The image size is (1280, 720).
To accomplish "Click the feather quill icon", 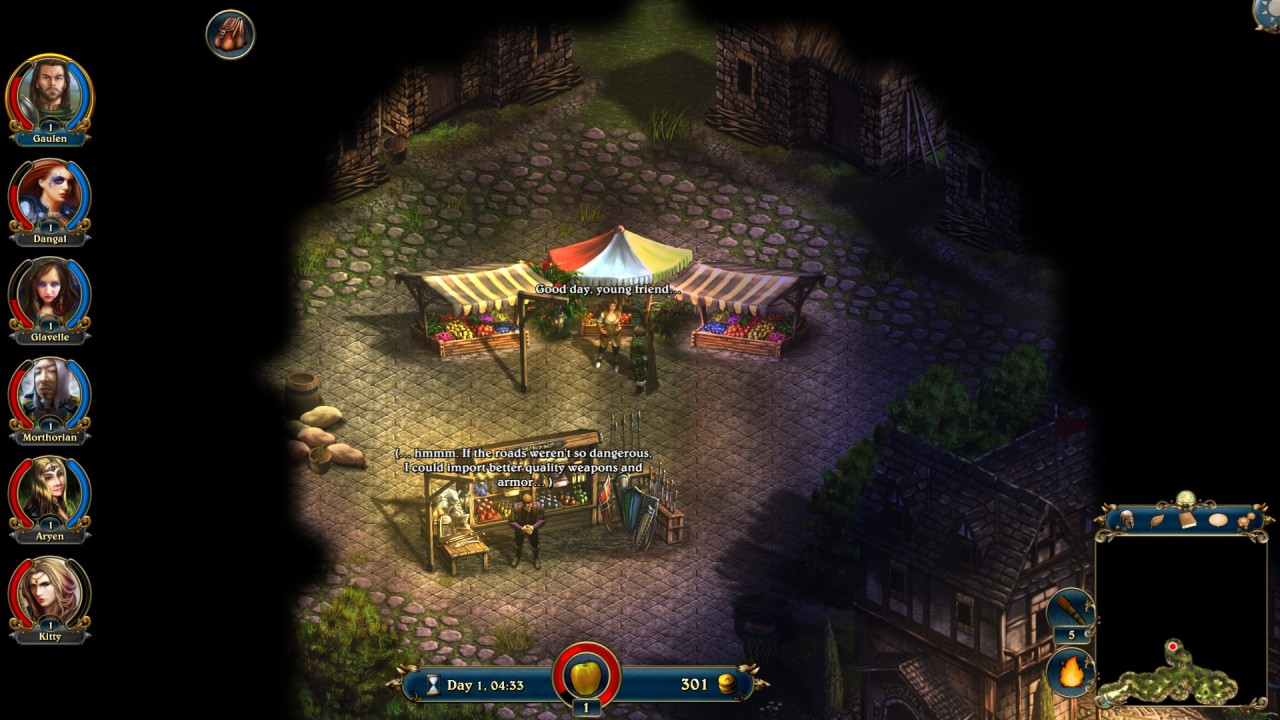I will tap(1157, 520).
